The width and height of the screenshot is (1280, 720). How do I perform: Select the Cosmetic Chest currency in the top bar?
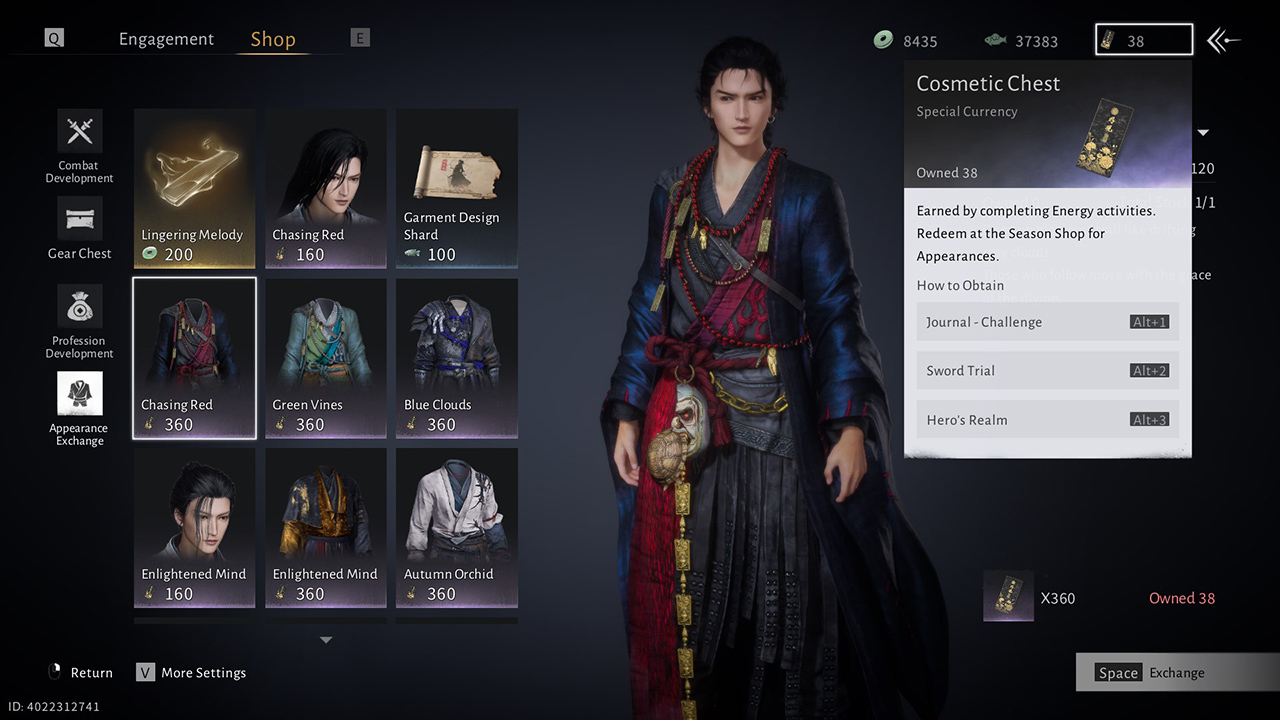pos(1143,40)
